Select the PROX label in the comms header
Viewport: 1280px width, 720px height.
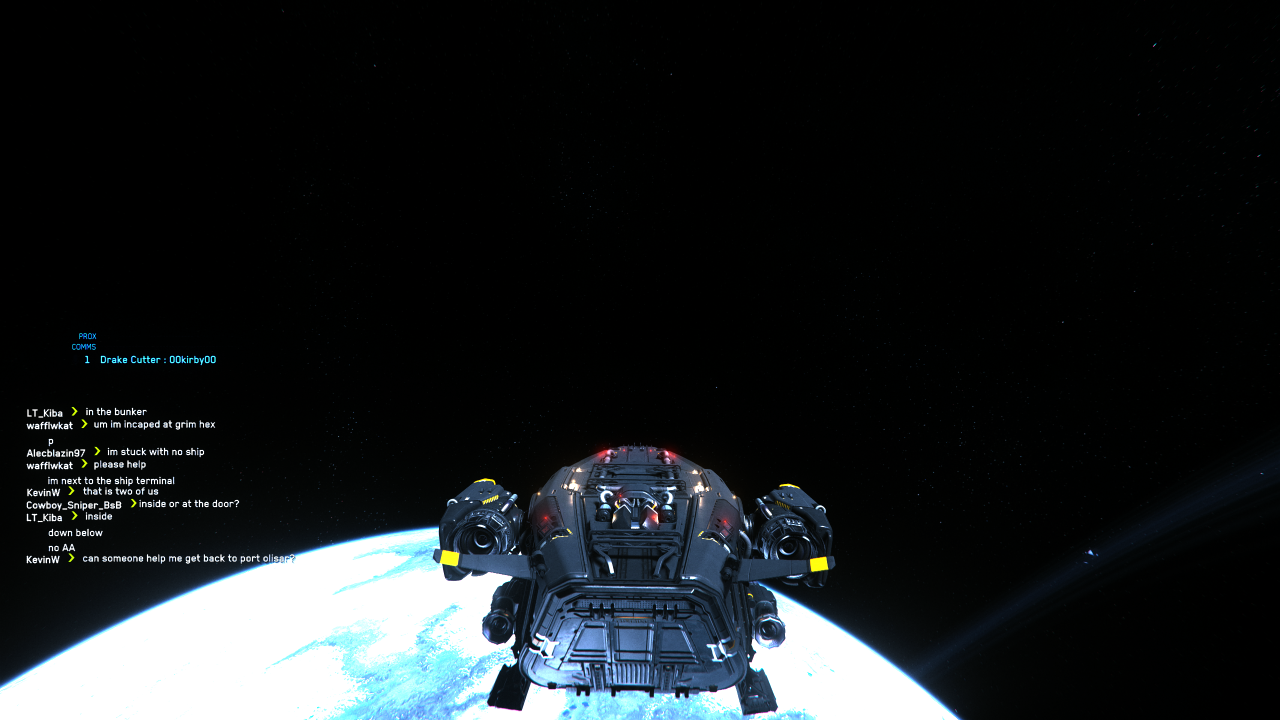85,336
